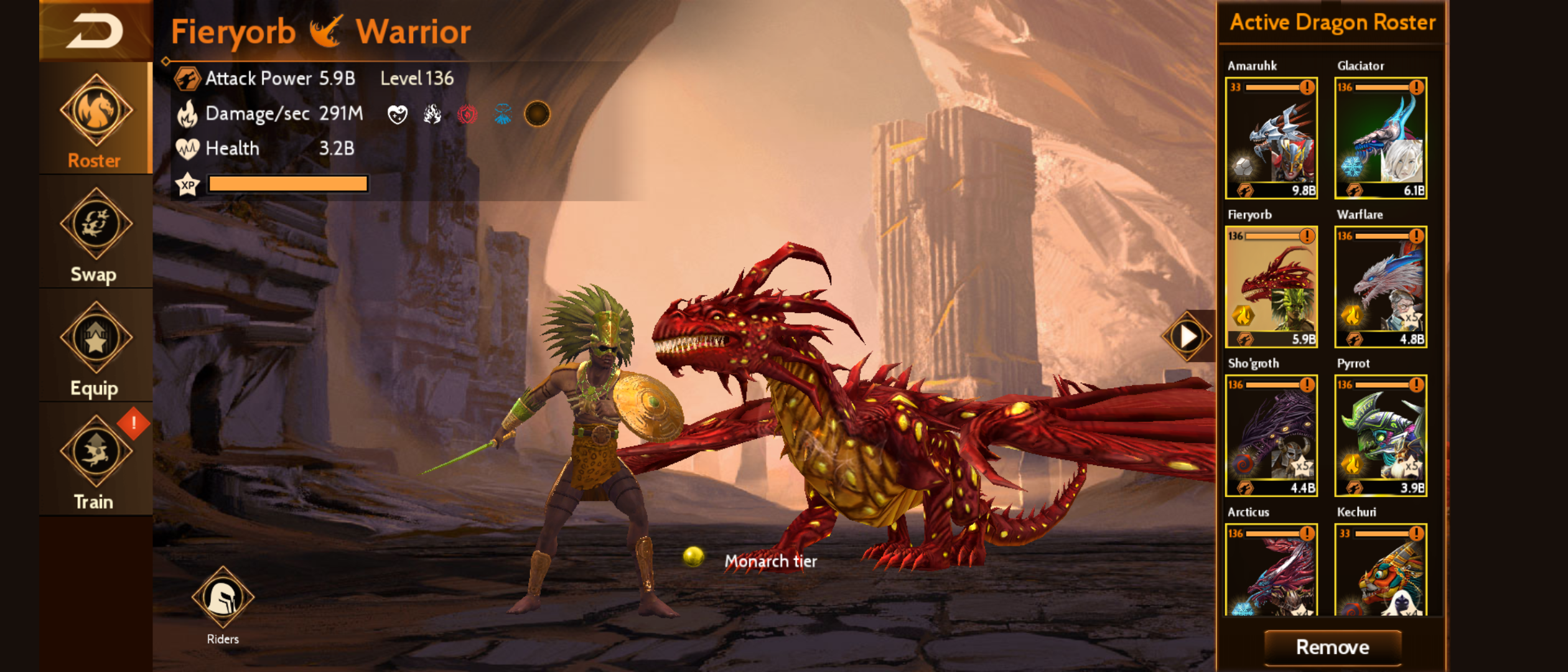Select Glaciator in the dragon roster

[x=1381, y=138]
